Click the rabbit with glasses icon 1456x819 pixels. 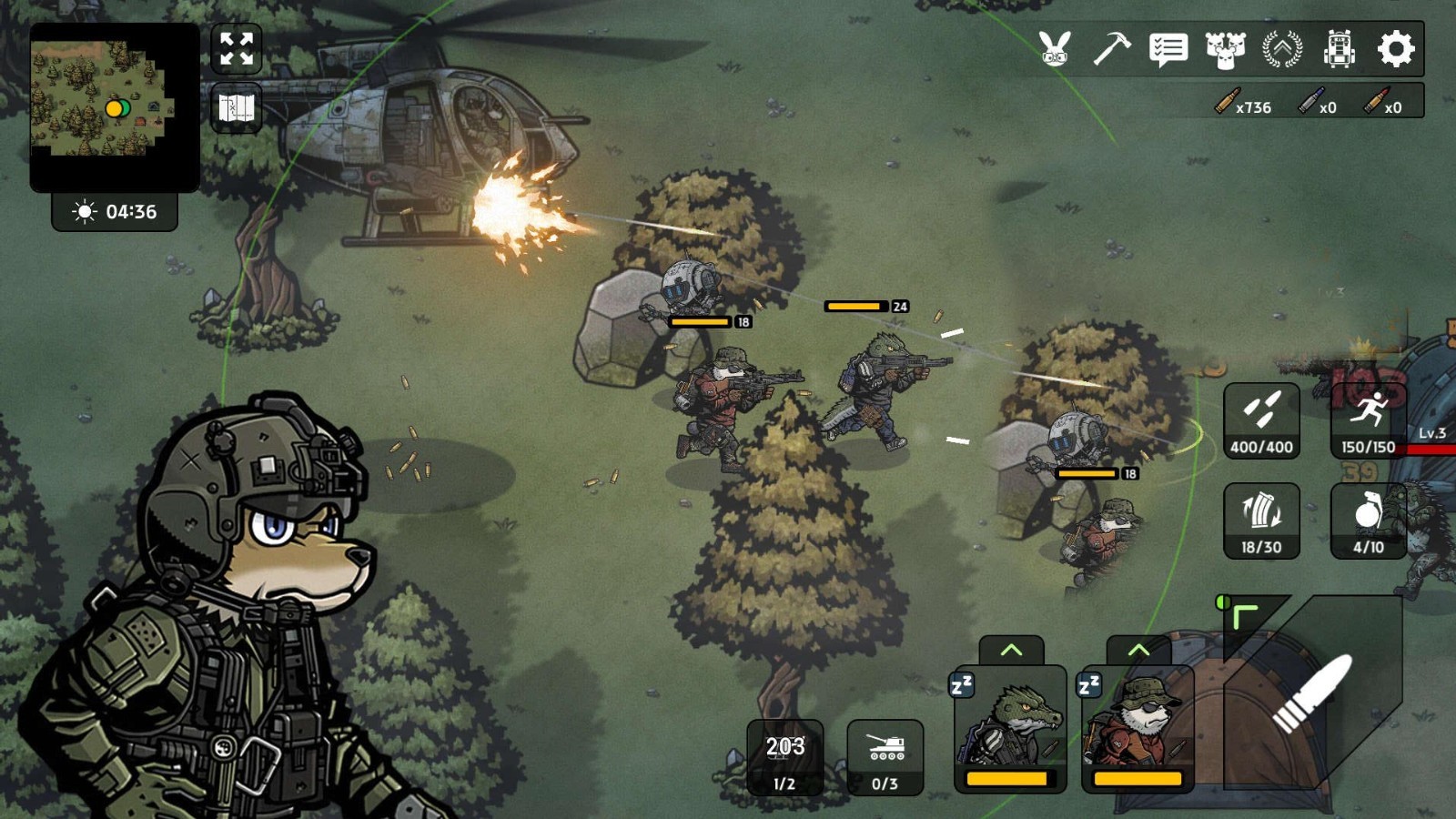(1055, 48)
